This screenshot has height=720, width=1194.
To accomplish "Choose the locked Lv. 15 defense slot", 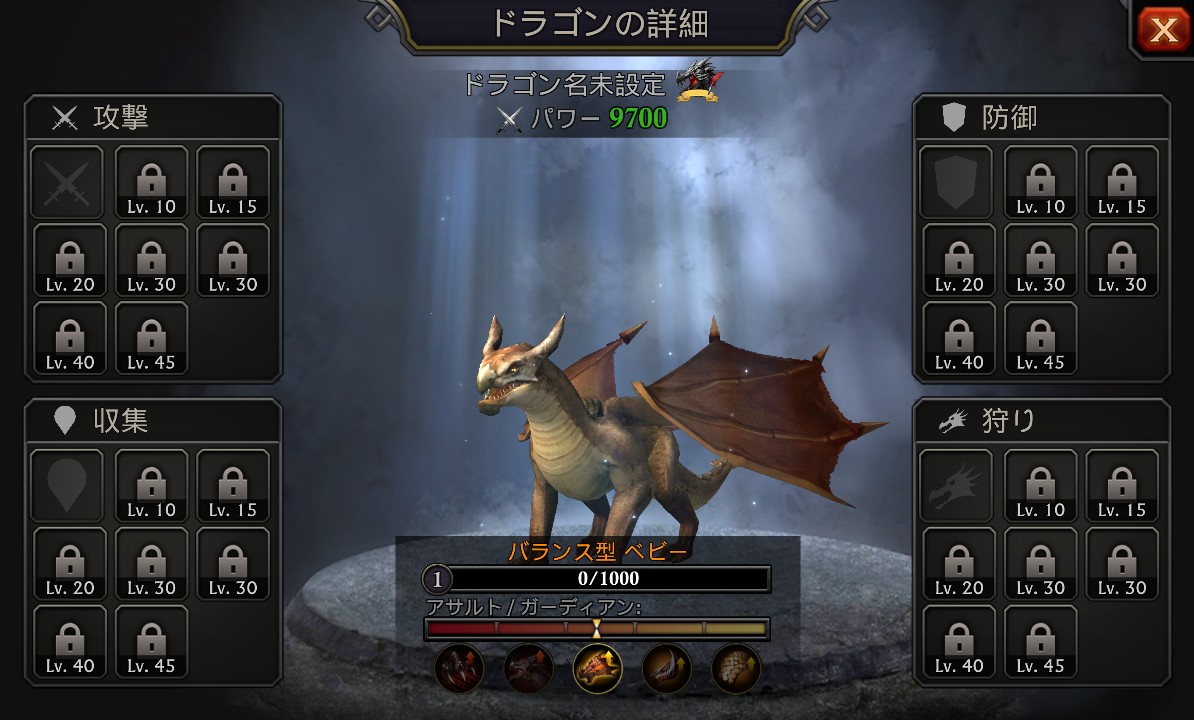I will coord(1122,182).
